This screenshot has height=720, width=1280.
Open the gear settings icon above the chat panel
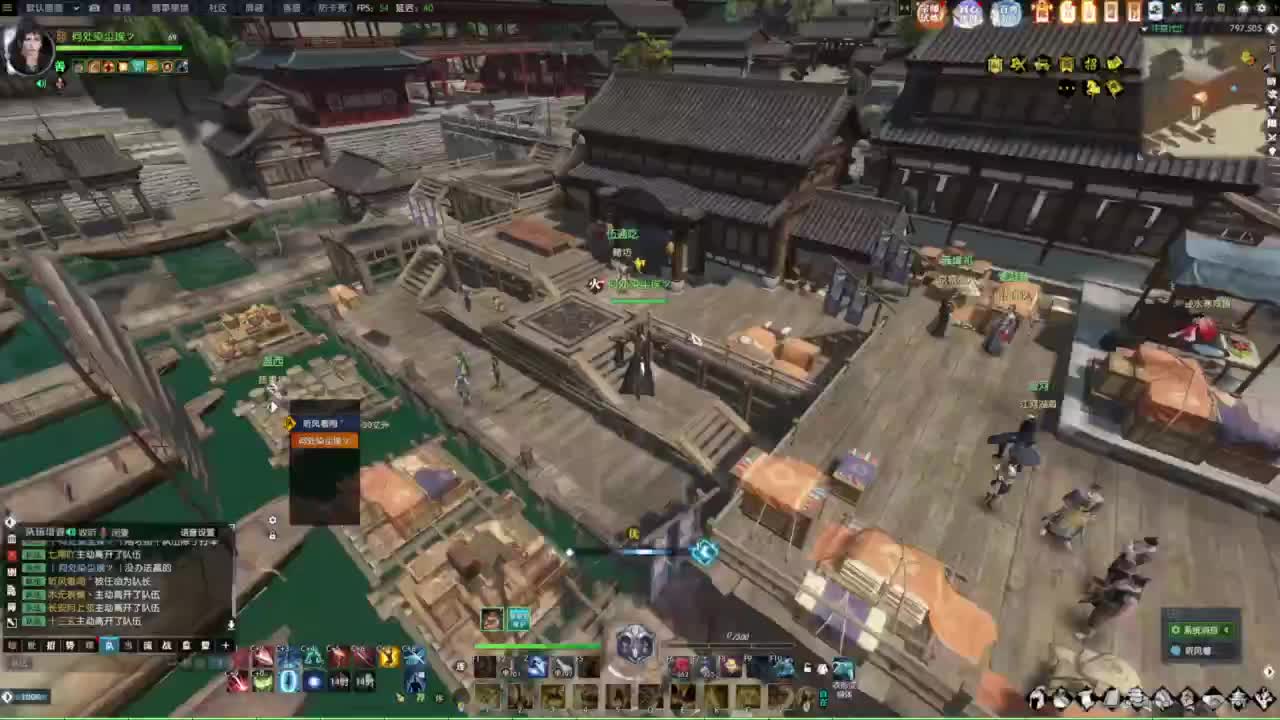point(272,520)
